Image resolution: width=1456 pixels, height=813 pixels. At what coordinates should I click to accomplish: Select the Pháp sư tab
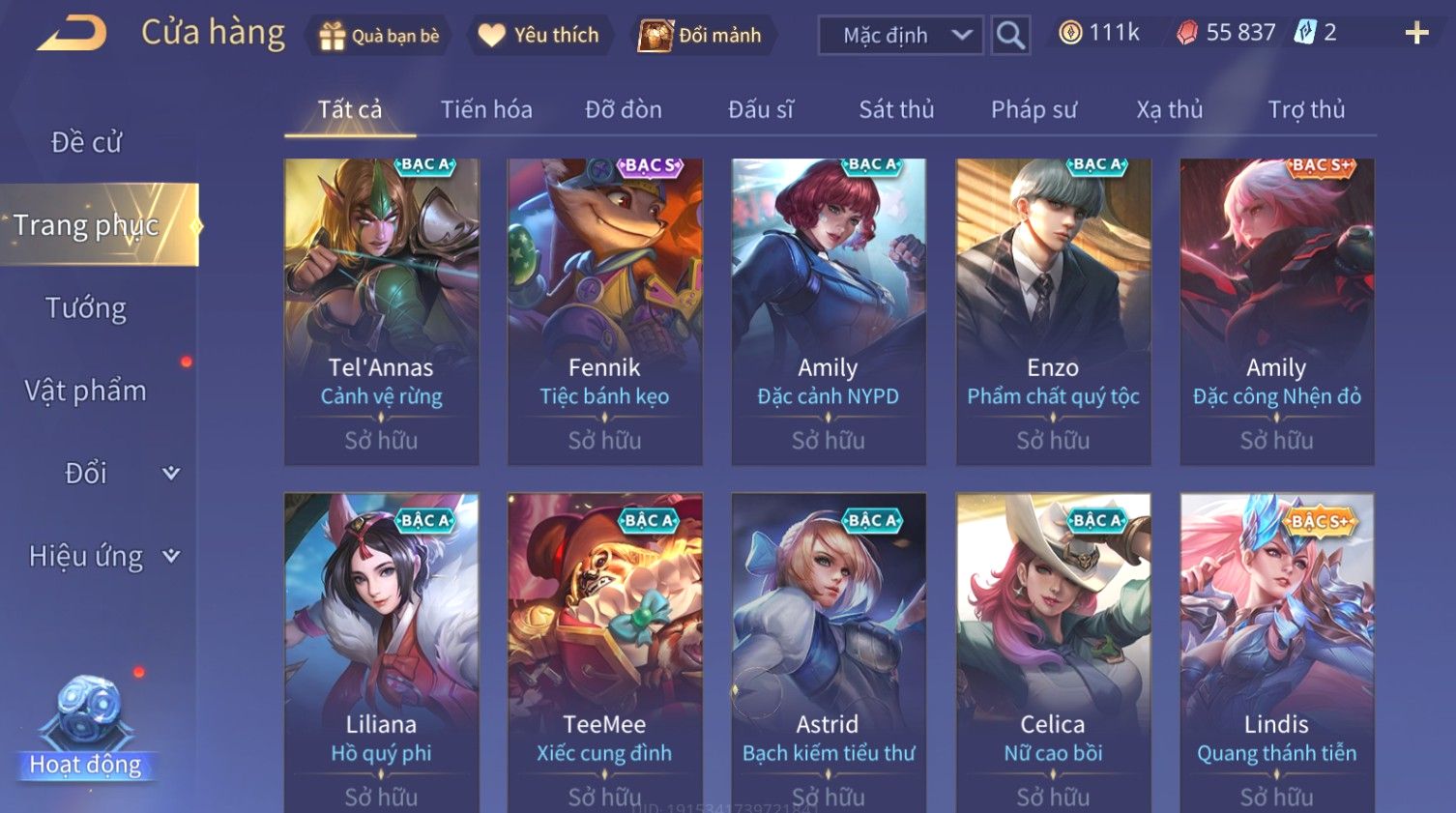(1034, 110)
